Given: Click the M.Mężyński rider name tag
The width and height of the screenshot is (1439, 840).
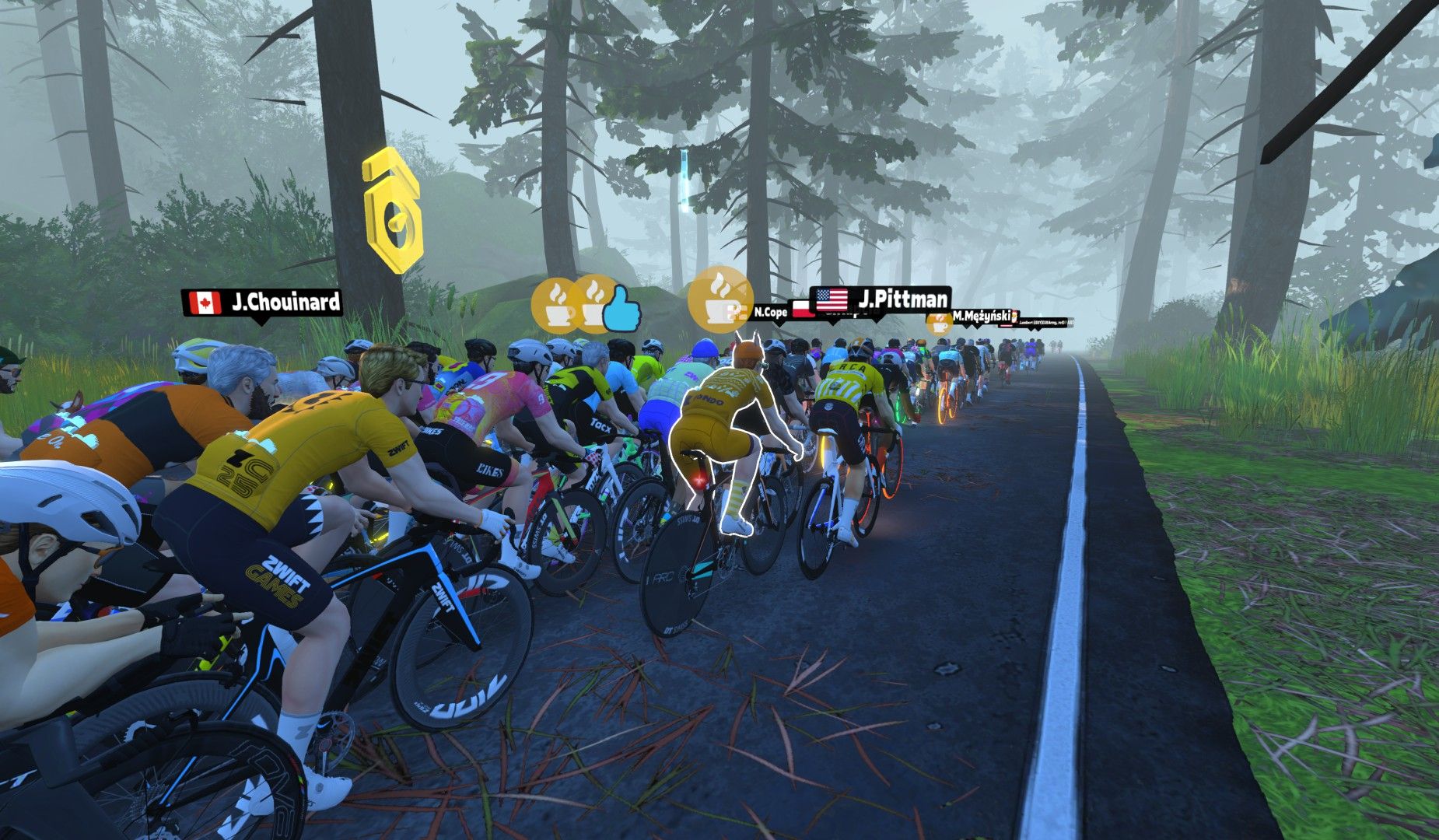Looking at the screenshot, I should [x=981, y=317].
